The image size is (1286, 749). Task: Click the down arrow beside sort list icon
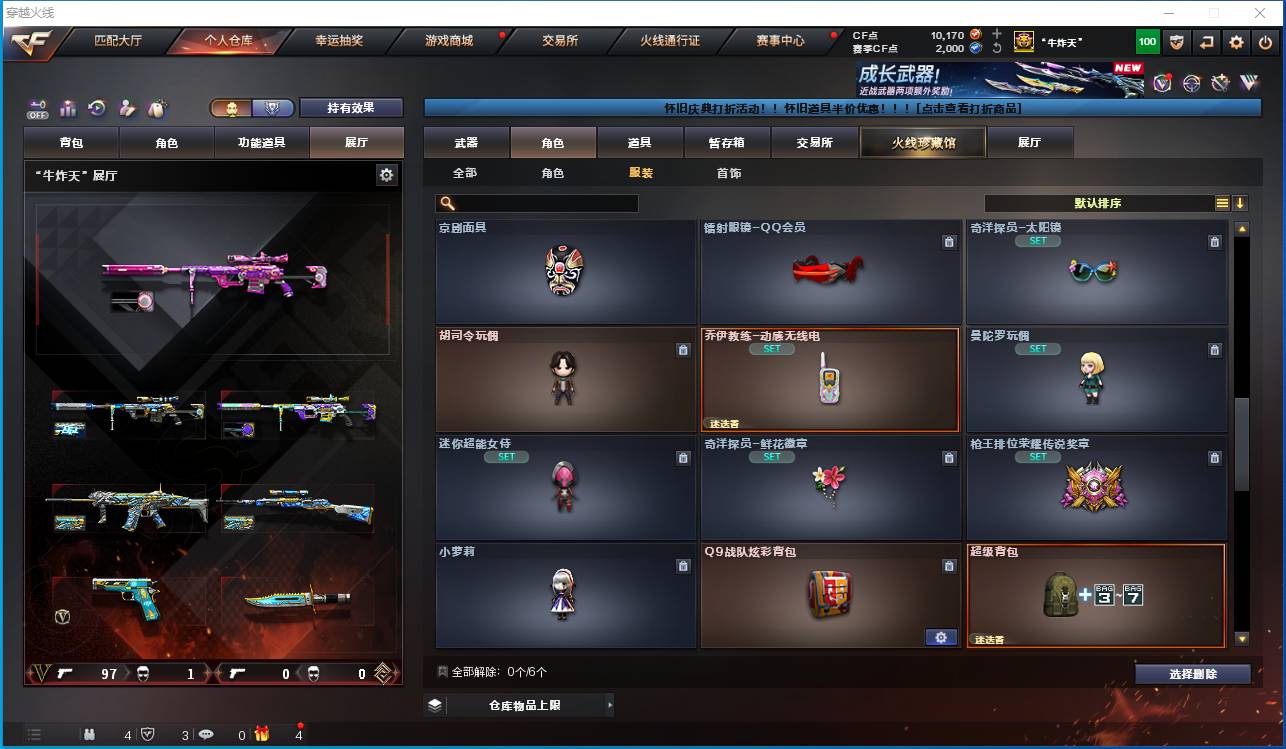[x=1240, y=203]
